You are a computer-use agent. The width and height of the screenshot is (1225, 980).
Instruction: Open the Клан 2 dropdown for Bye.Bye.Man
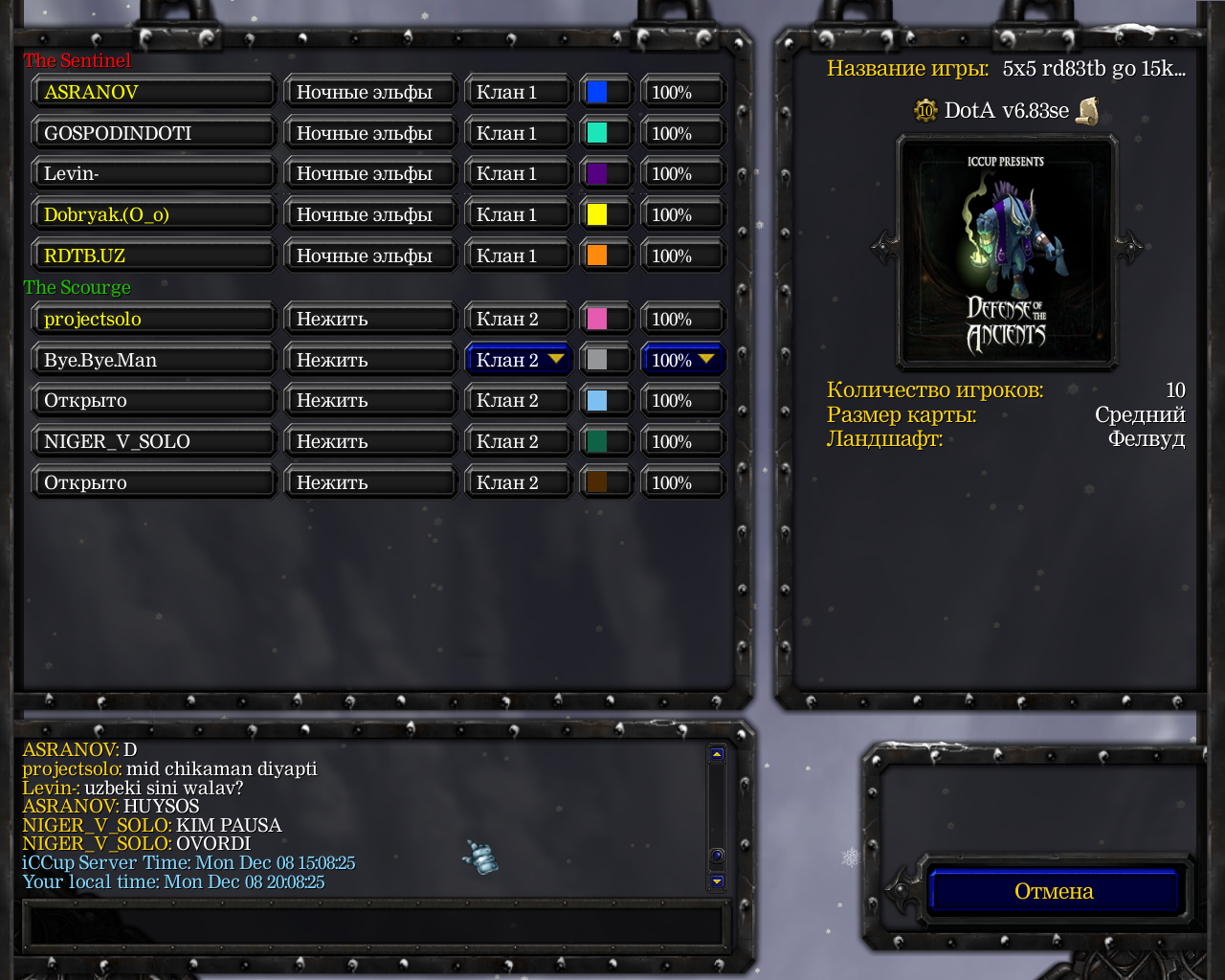[518, 360]
